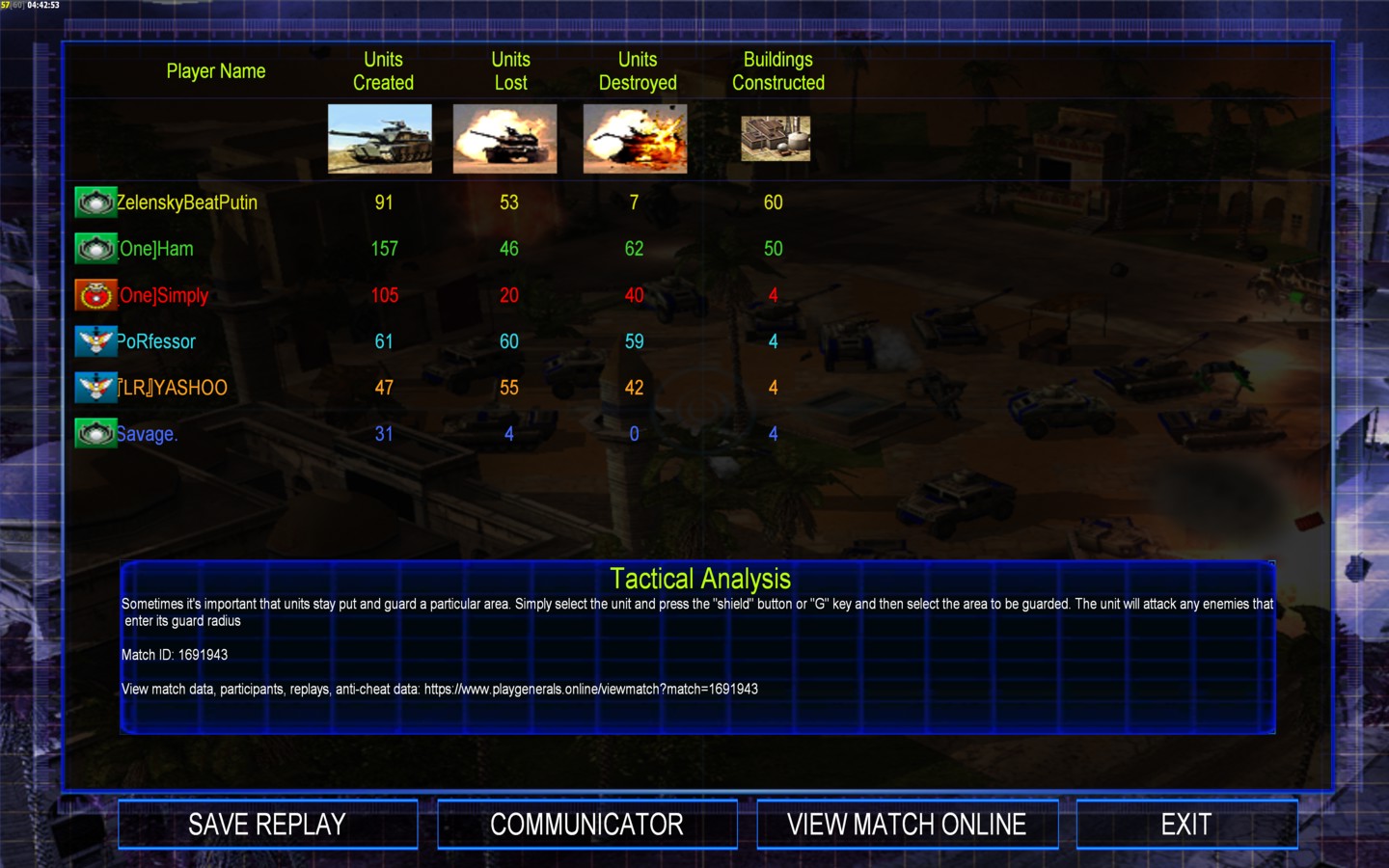The width and height of the screenshot is (1389, 868).
Task: Choose One]Simply in the player list
Action: 164,295
